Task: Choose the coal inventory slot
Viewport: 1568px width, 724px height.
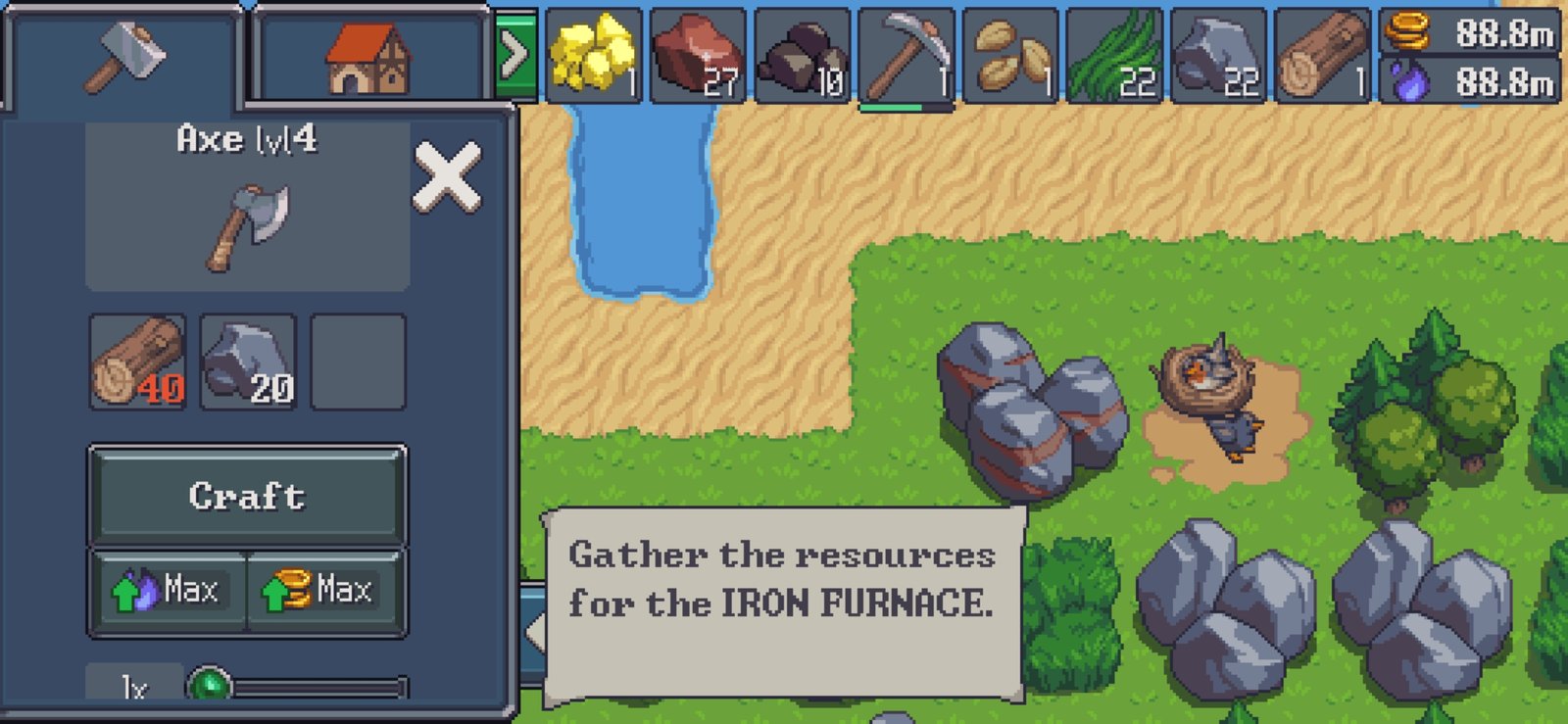Action: 803,56
